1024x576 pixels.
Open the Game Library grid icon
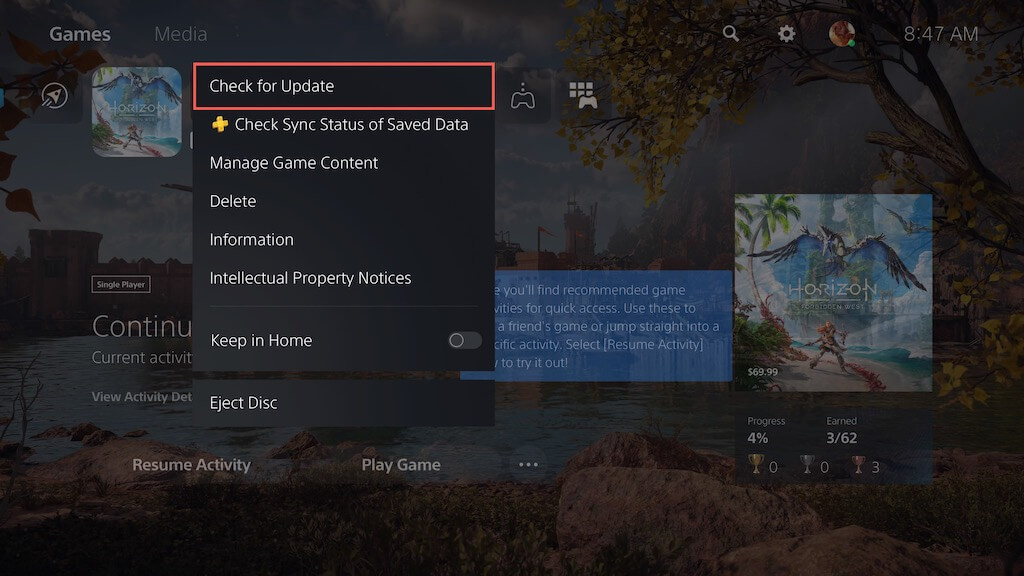point(583,96)
